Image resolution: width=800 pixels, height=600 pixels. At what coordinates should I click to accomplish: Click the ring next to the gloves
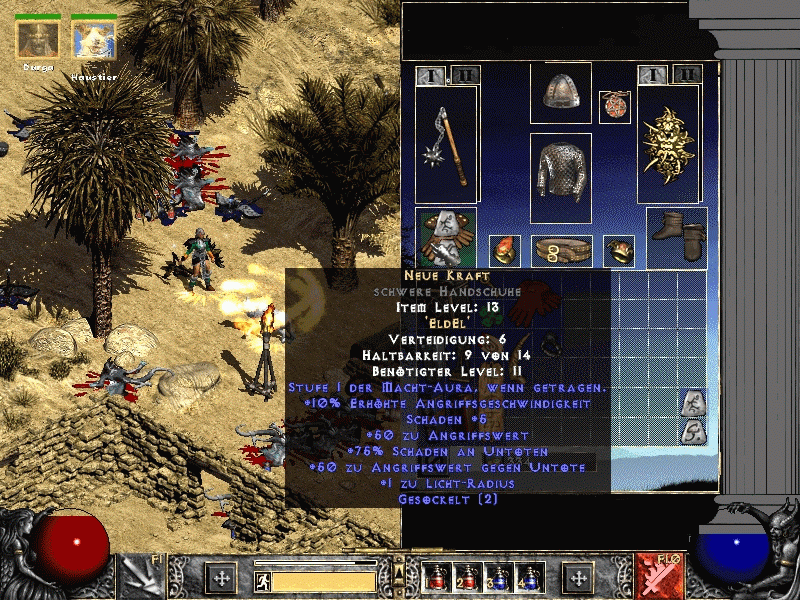pos(503,250)
